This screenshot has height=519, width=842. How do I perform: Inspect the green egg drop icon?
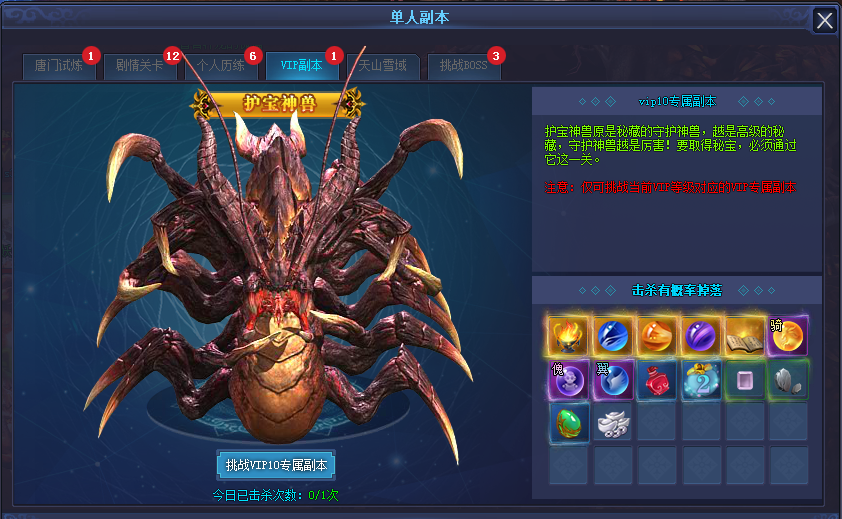click(x=568, y=424)
